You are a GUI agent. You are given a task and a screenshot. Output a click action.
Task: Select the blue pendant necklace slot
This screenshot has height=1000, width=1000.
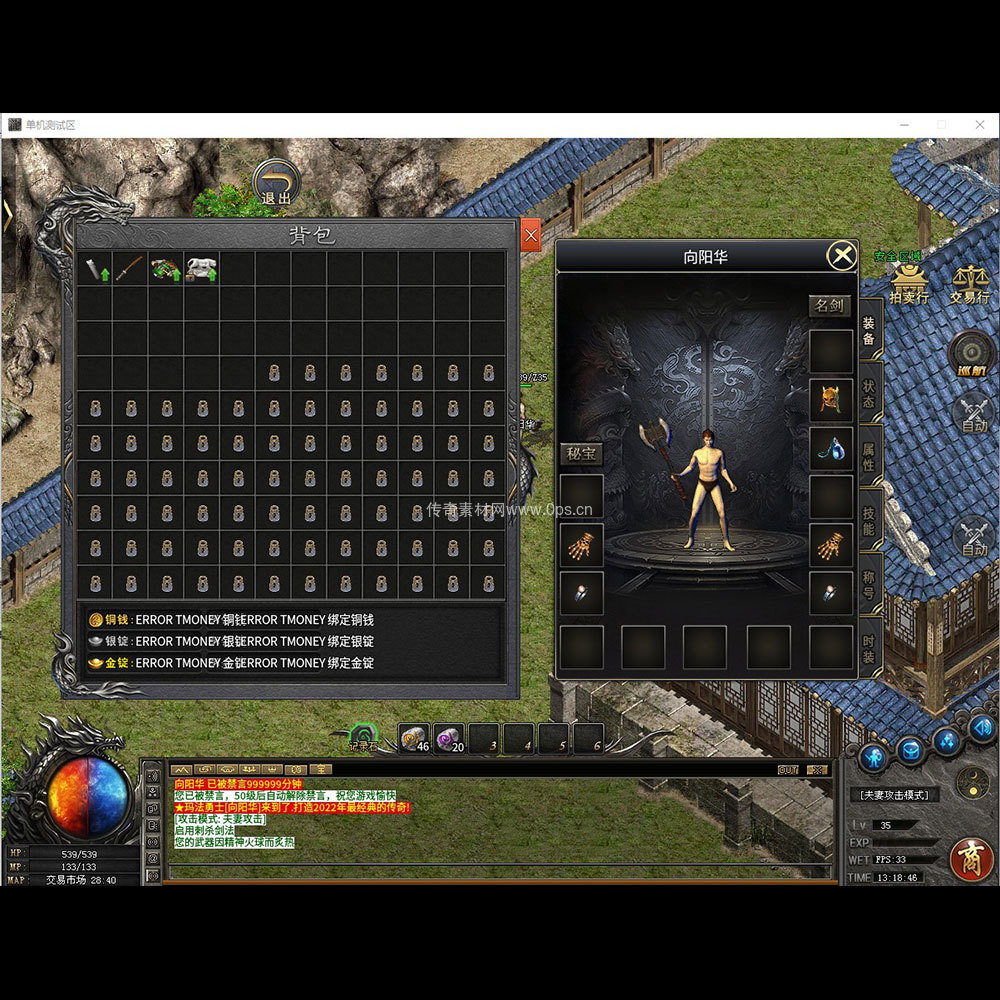(x=831, y=448)
